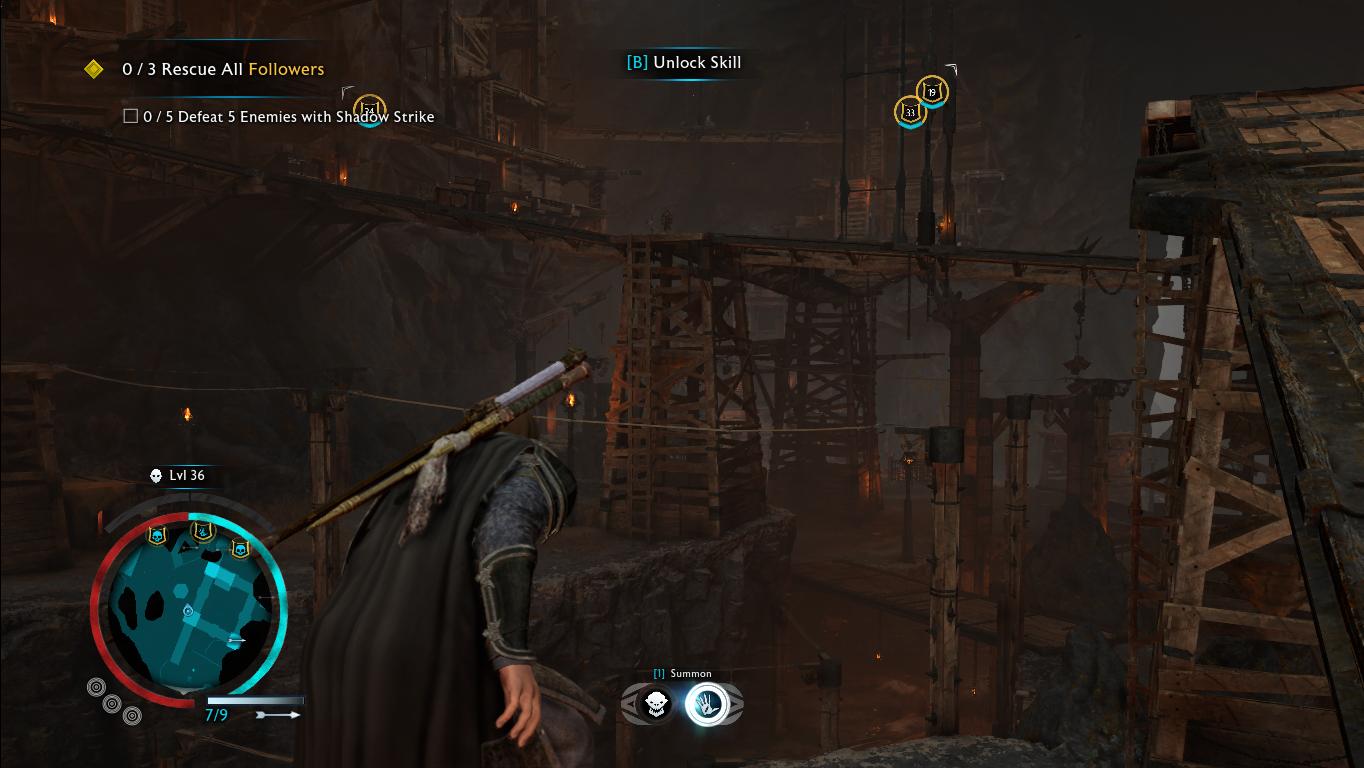Click the level 24 enemy marker near objectives
1364x768 pixels.
tap(369, 108)
